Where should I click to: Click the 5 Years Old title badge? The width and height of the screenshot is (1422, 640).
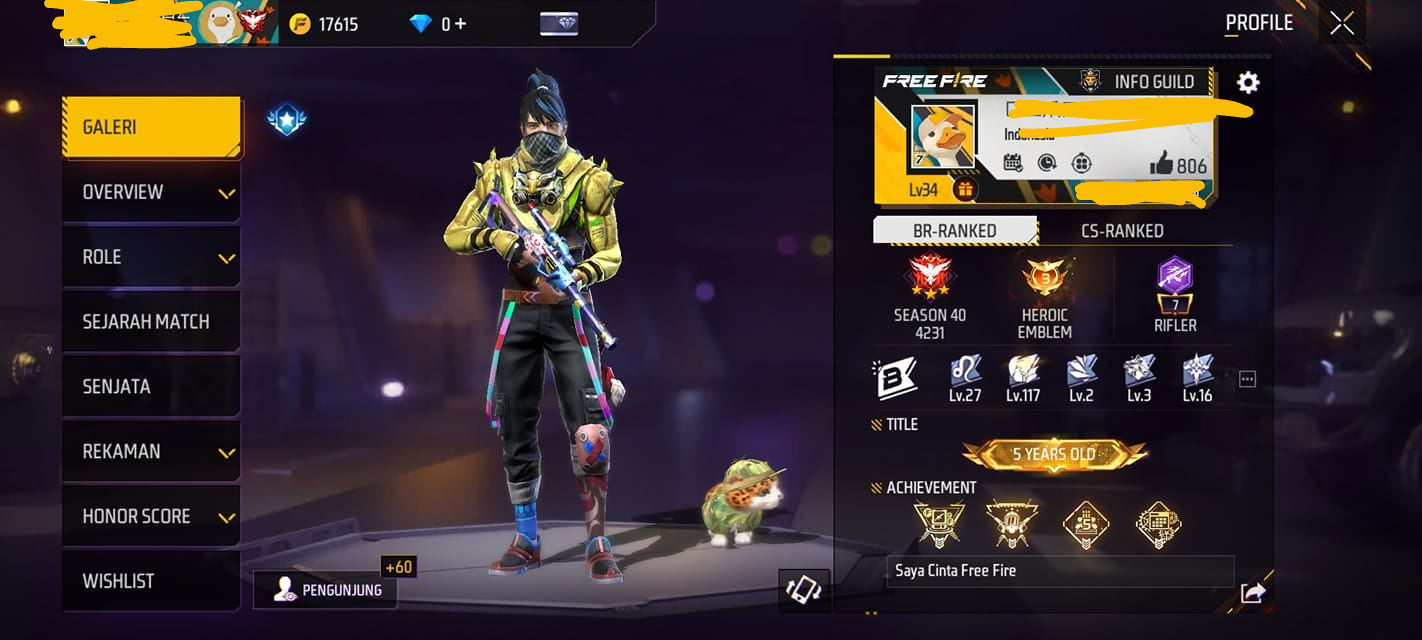click(1054, 455)
